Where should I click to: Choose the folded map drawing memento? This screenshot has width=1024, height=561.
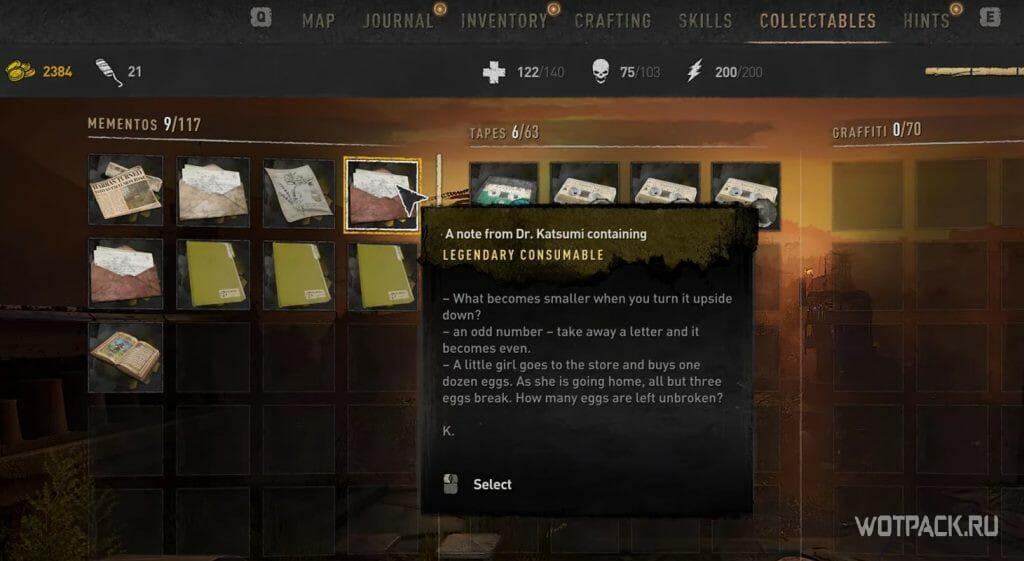click(x=298, y=191)
